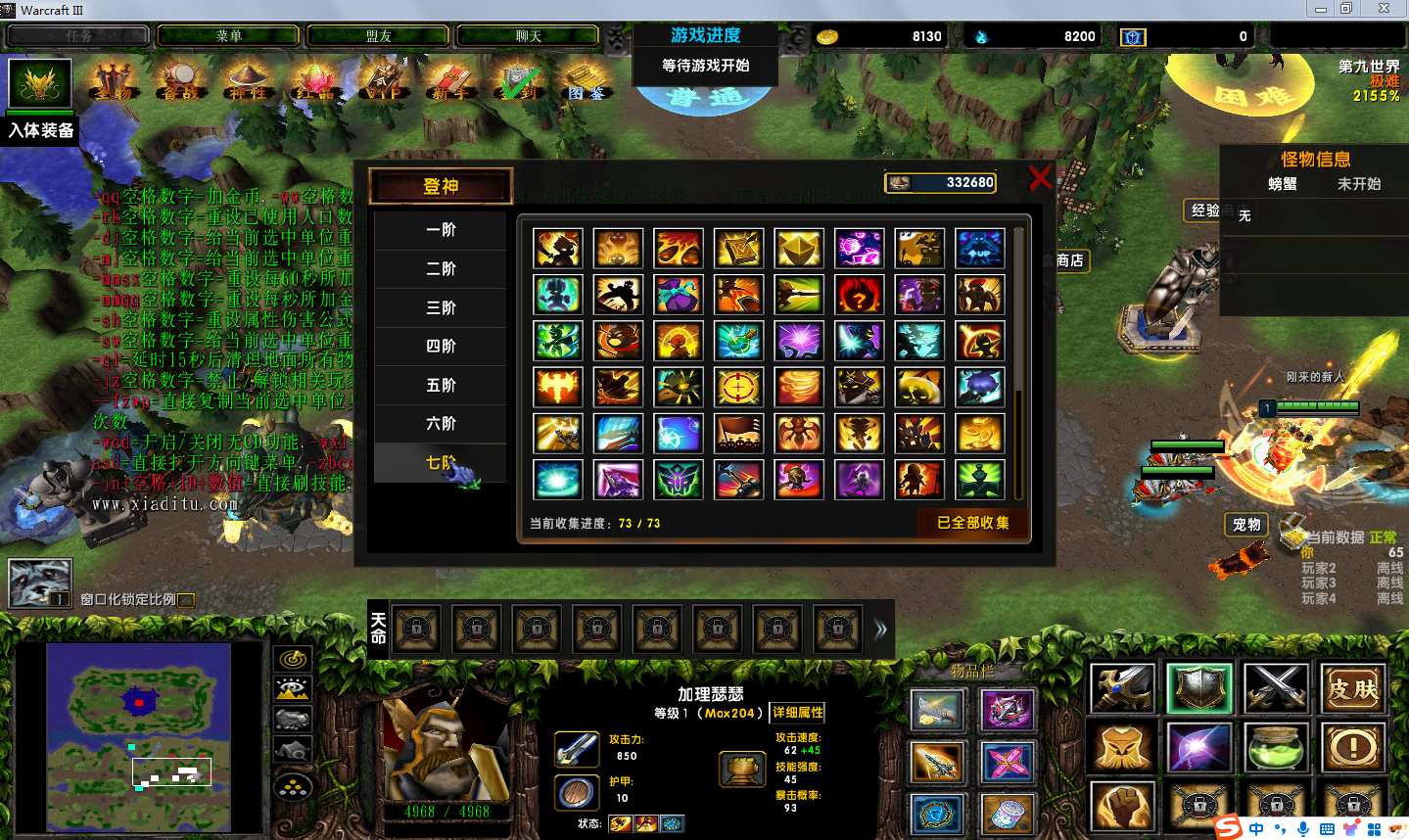Image resolution: width=1409 pixels, height=840 pixels.
Task: Expand the 天命 slot bar arrow
Action: pos(880,630)
